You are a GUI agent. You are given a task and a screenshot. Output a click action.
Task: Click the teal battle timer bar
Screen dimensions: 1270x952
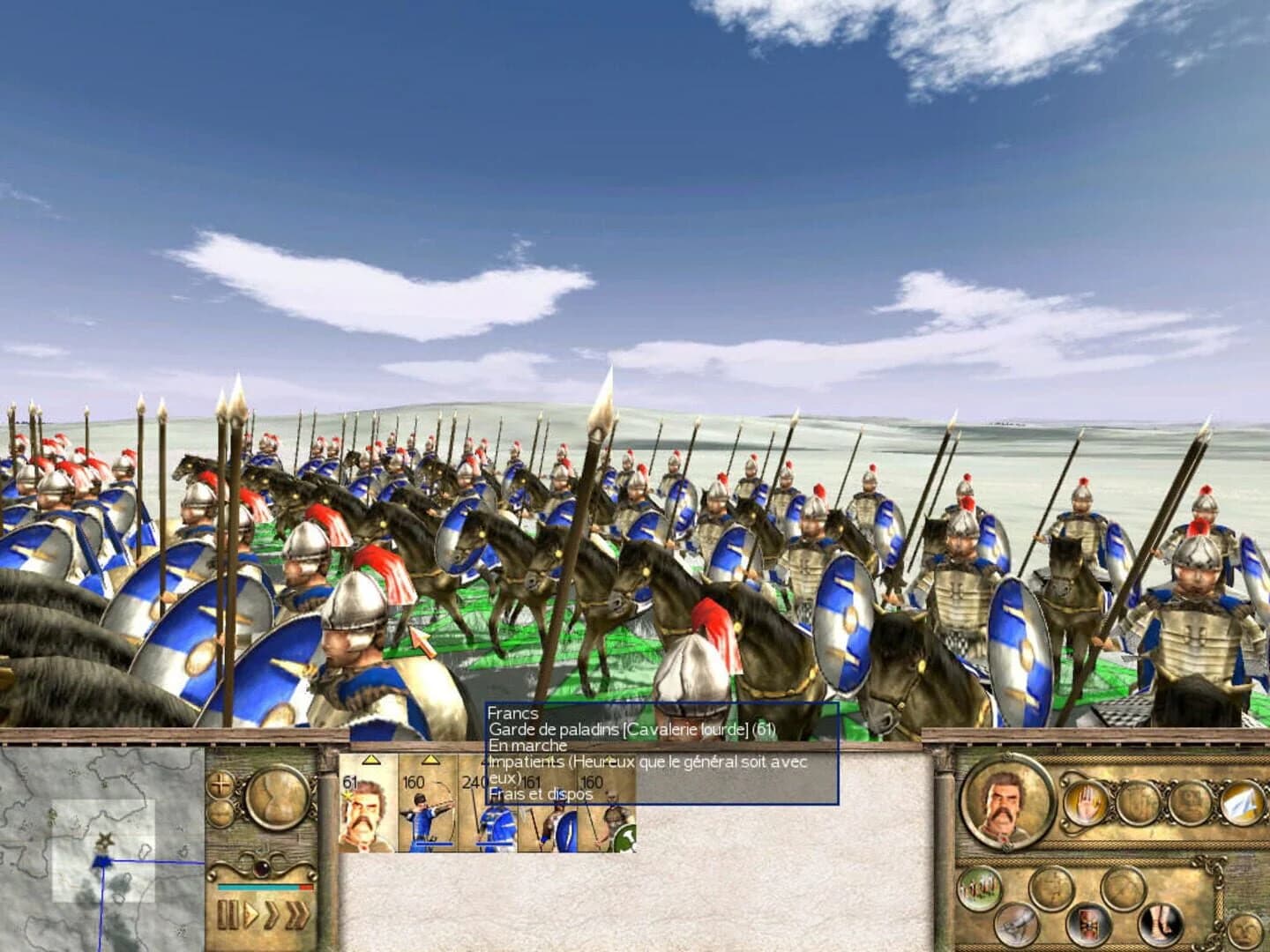[256, 885]
